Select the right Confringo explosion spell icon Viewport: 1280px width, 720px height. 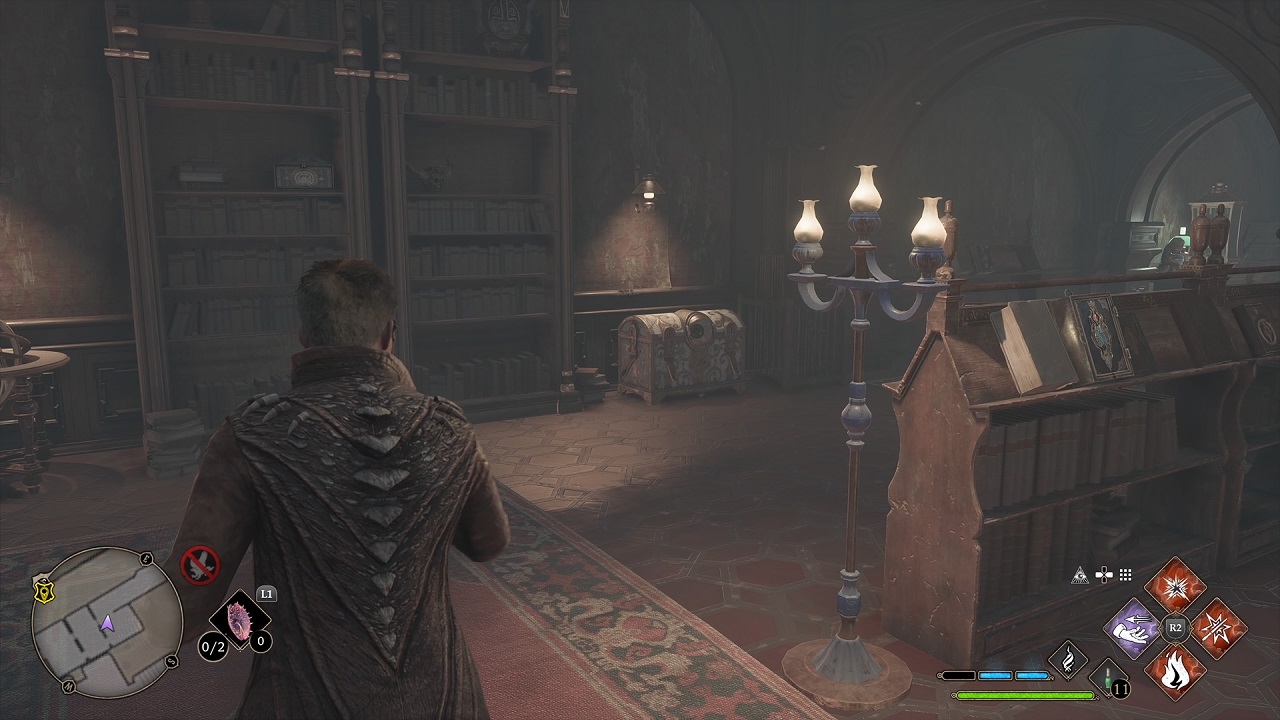pyautogui.click(x=1218, y=628)
